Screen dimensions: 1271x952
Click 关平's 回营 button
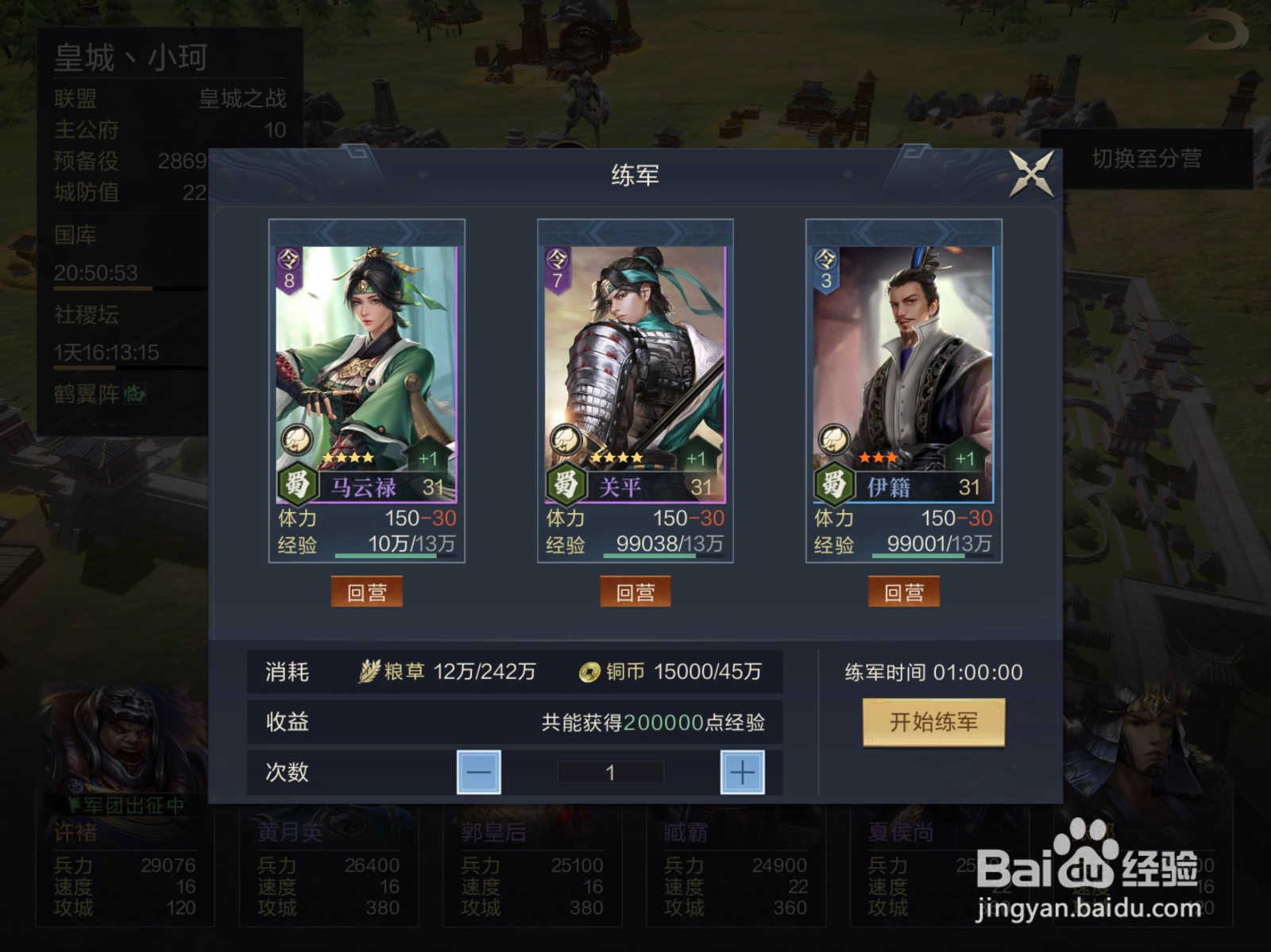point(636,591)
